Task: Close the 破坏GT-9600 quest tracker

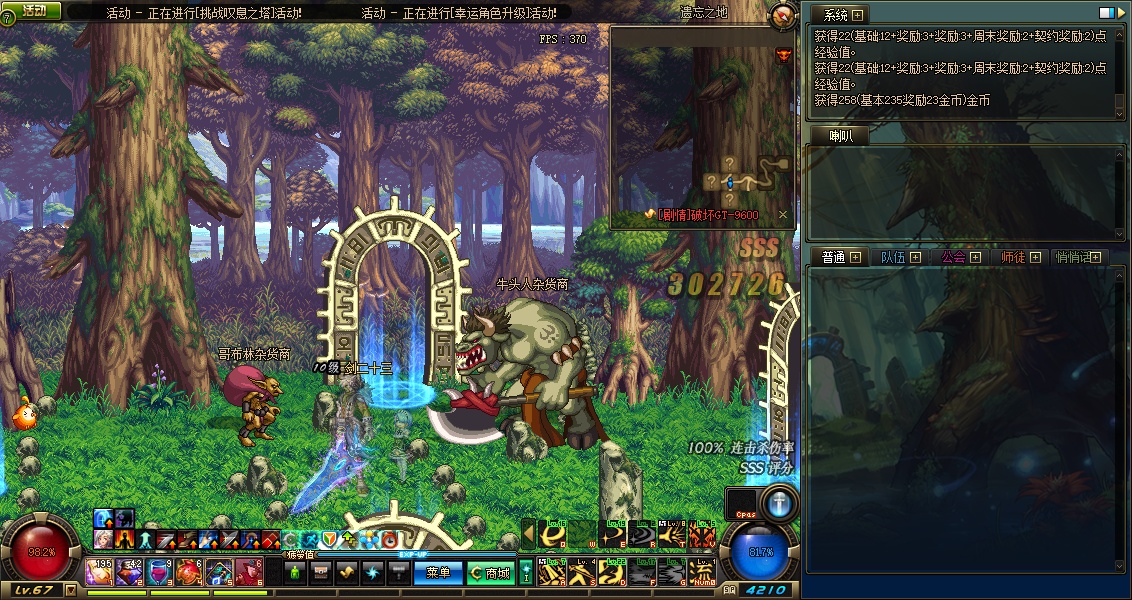Action: tap(783, 215)
